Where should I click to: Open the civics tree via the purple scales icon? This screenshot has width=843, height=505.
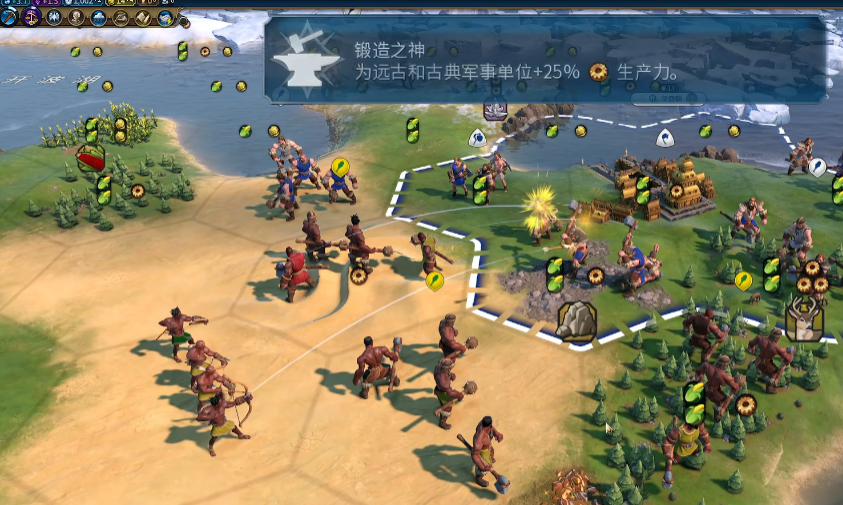coord(31,17)
